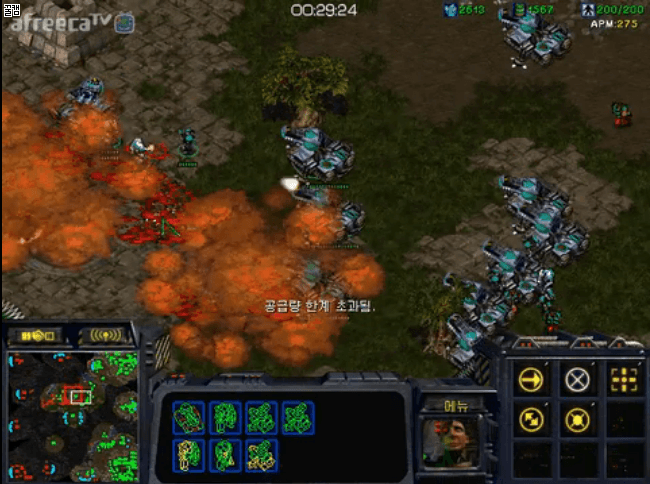This screenshot has width=650, height=484.
Task: Activate the Stop command icon
Action: click(577, 379)
